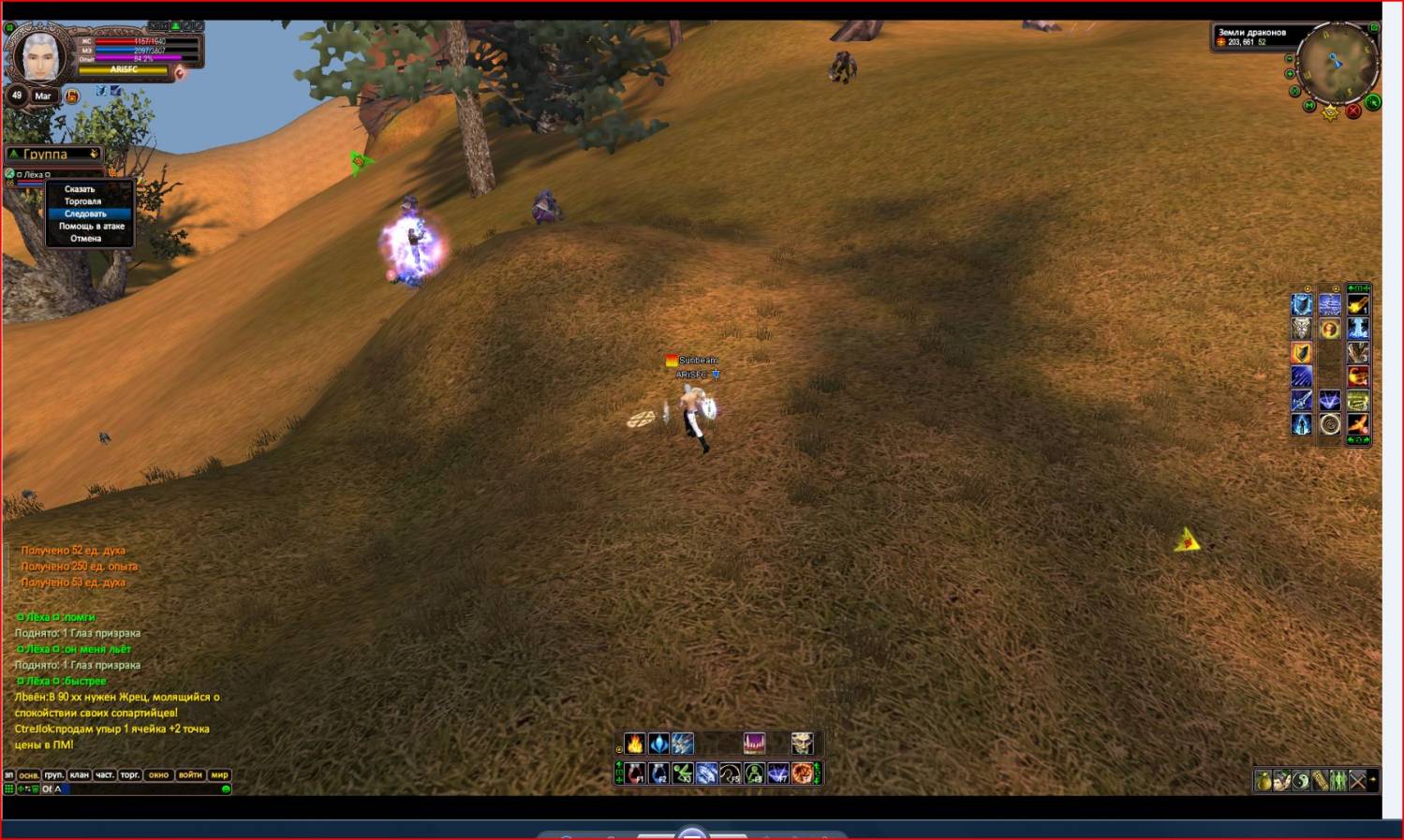Collapse the "Группа" party panel header
This screenshot has width=1404, height=840.
click(x=13, y=154)
